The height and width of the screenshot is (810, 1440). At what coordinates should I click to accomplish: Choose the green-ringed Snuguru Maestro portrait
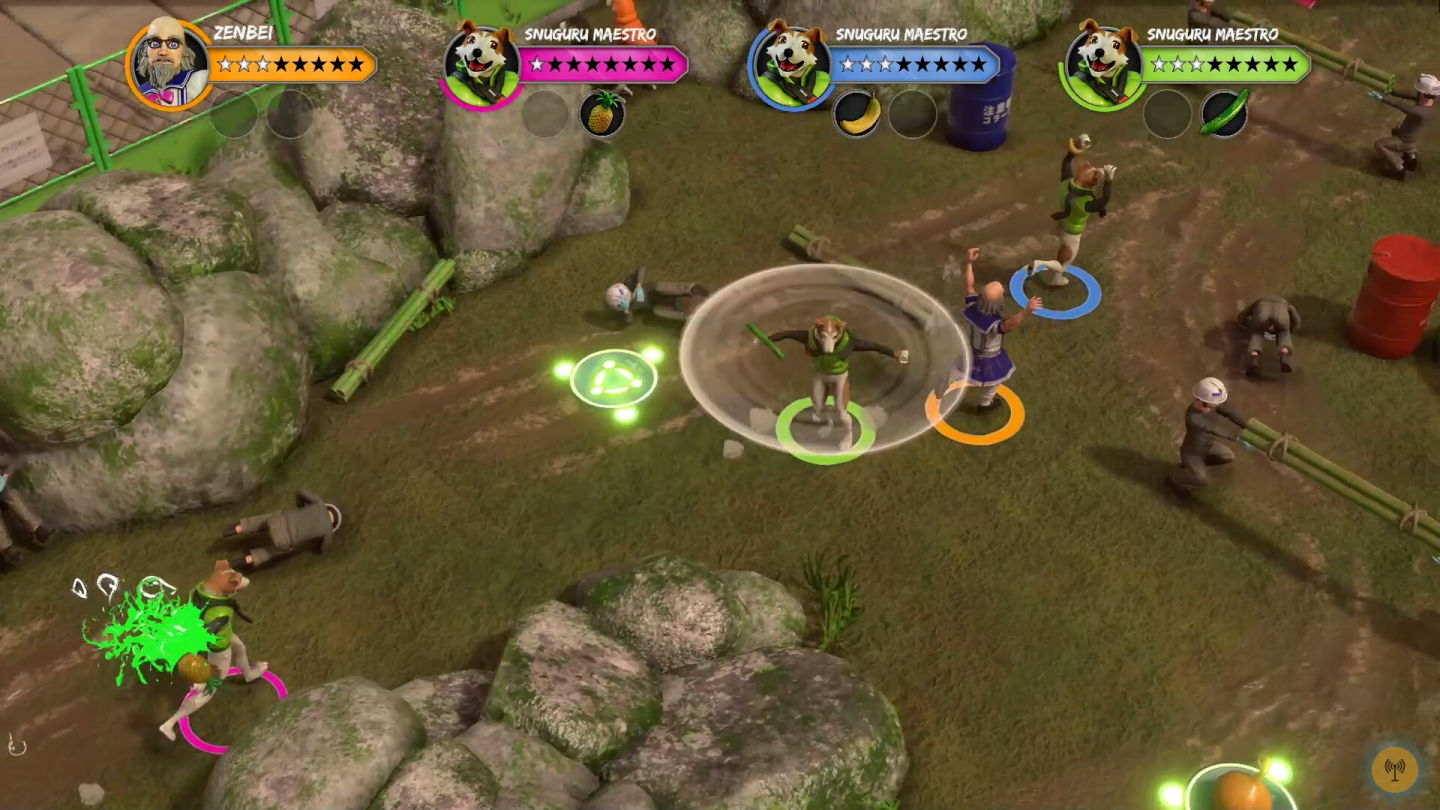(x=1101, y=65)
